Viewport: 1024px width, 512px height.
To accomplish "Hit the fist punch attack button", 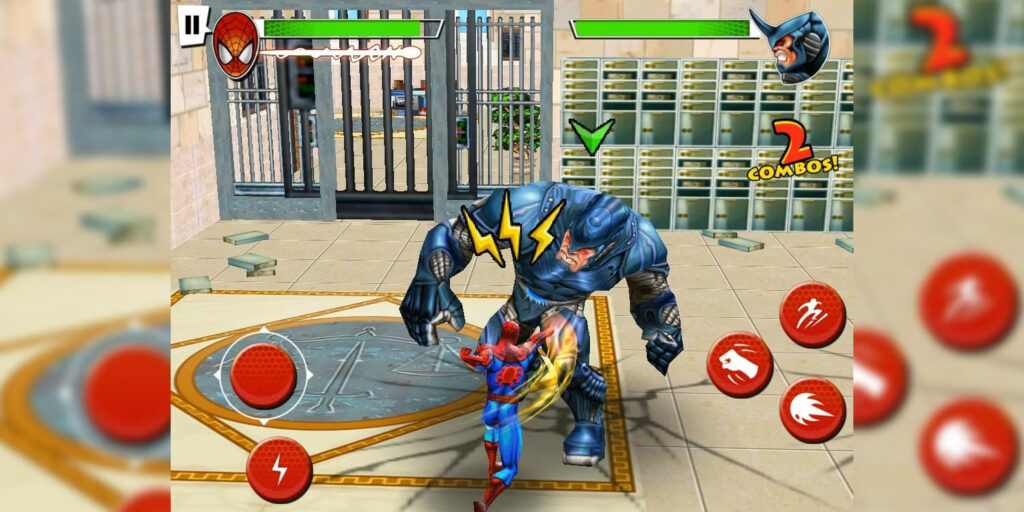I will pyautogui.click(x=739, y=364).
